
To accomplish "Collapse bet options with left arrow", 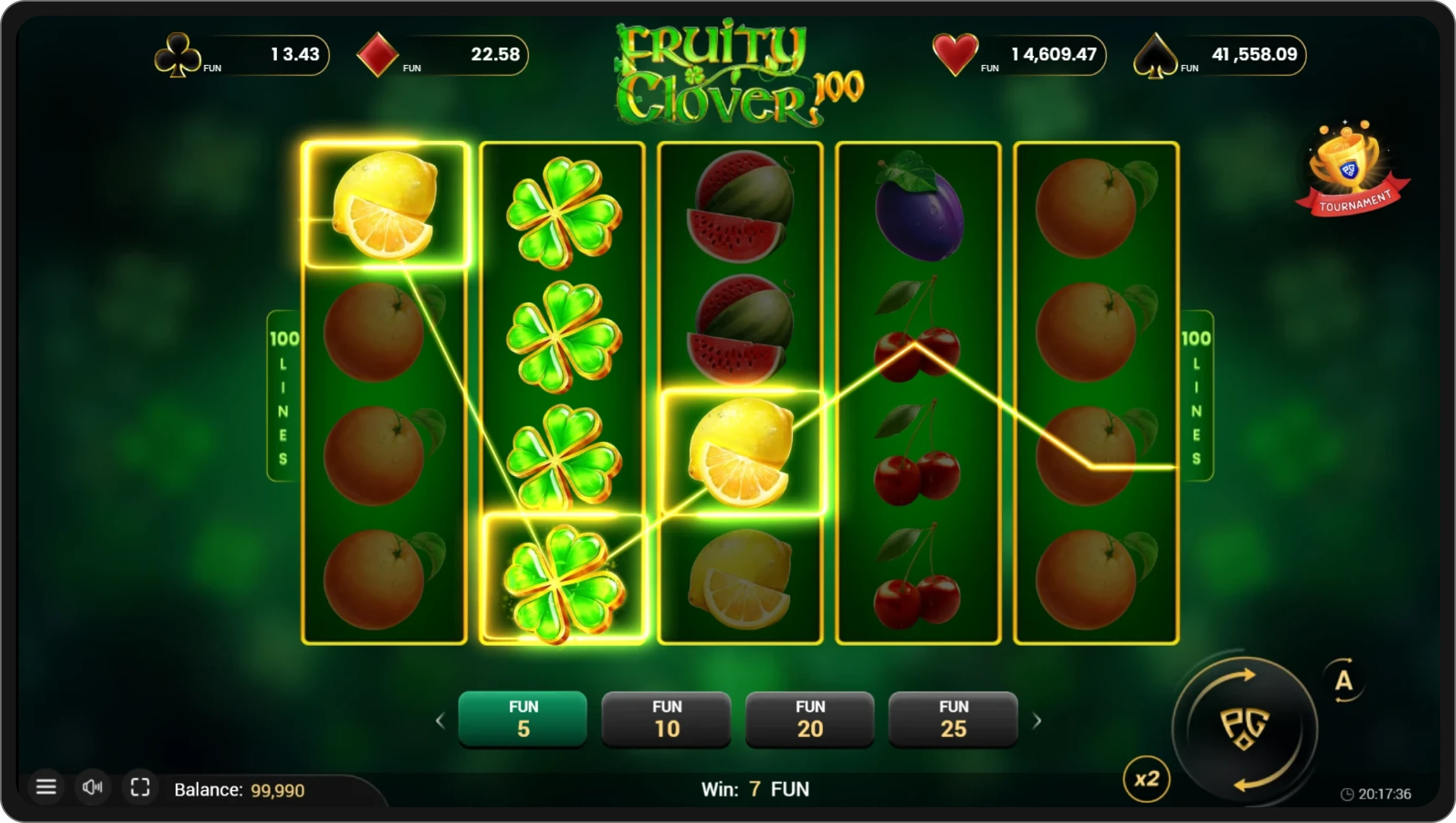I will [x=440, y=721].
